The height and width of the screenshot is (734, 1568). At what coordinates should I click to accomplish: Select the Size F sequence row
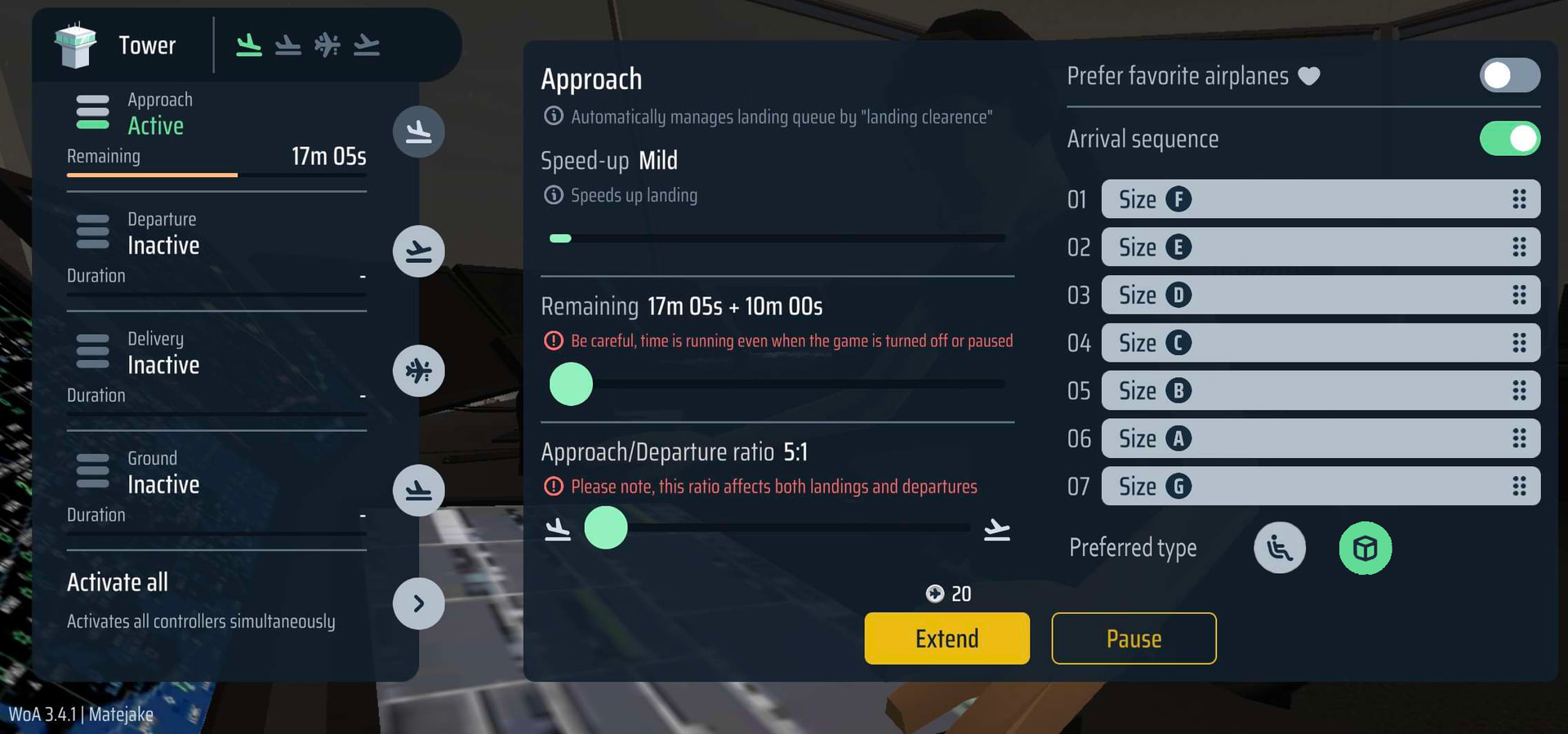1319,199
